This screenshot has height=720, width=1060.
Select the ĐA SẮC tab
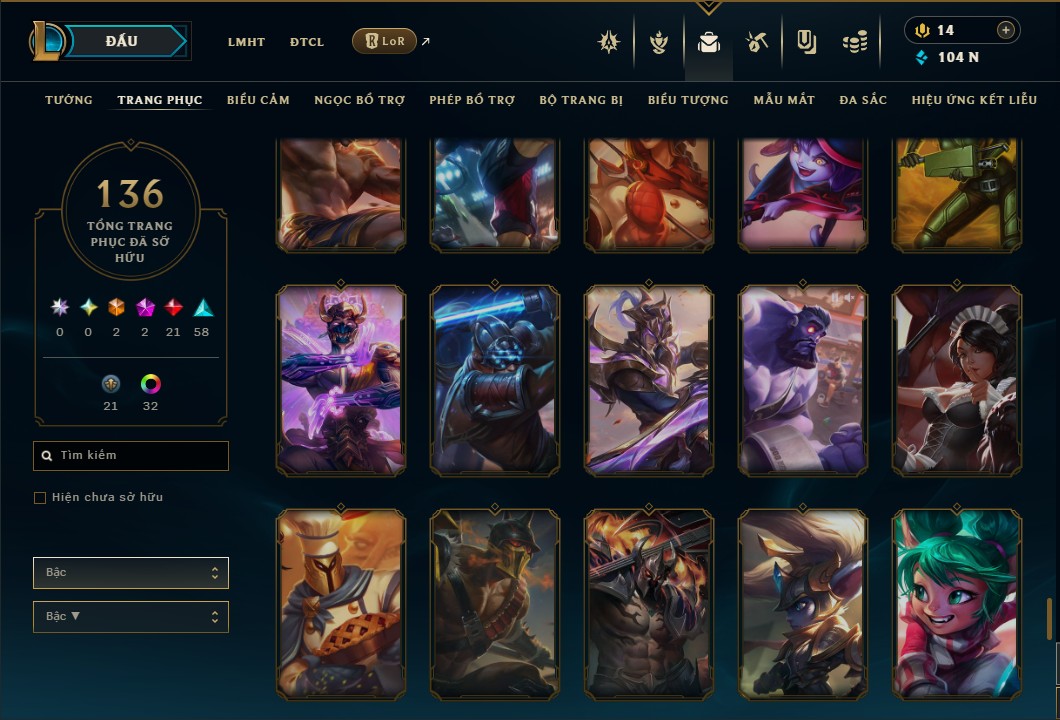[x=863, y=100]
